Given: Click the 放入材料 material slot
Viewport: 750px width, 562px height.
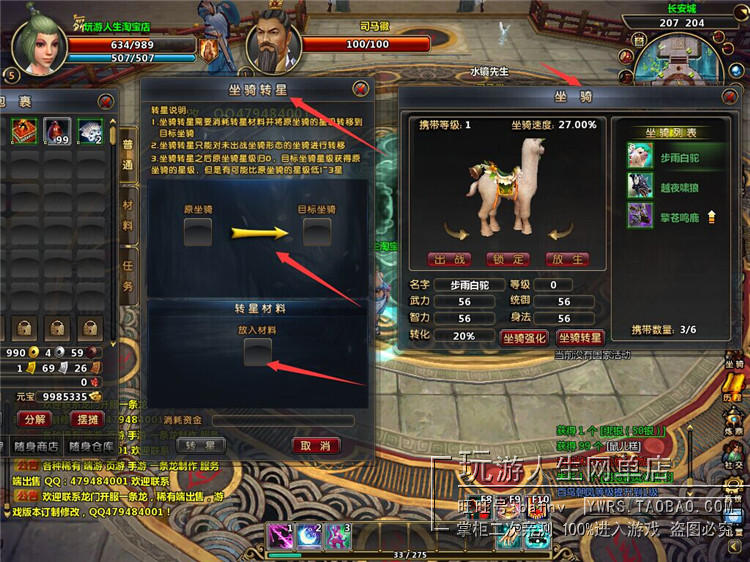Looking at the screenshot, I should [x=257, y=350].
